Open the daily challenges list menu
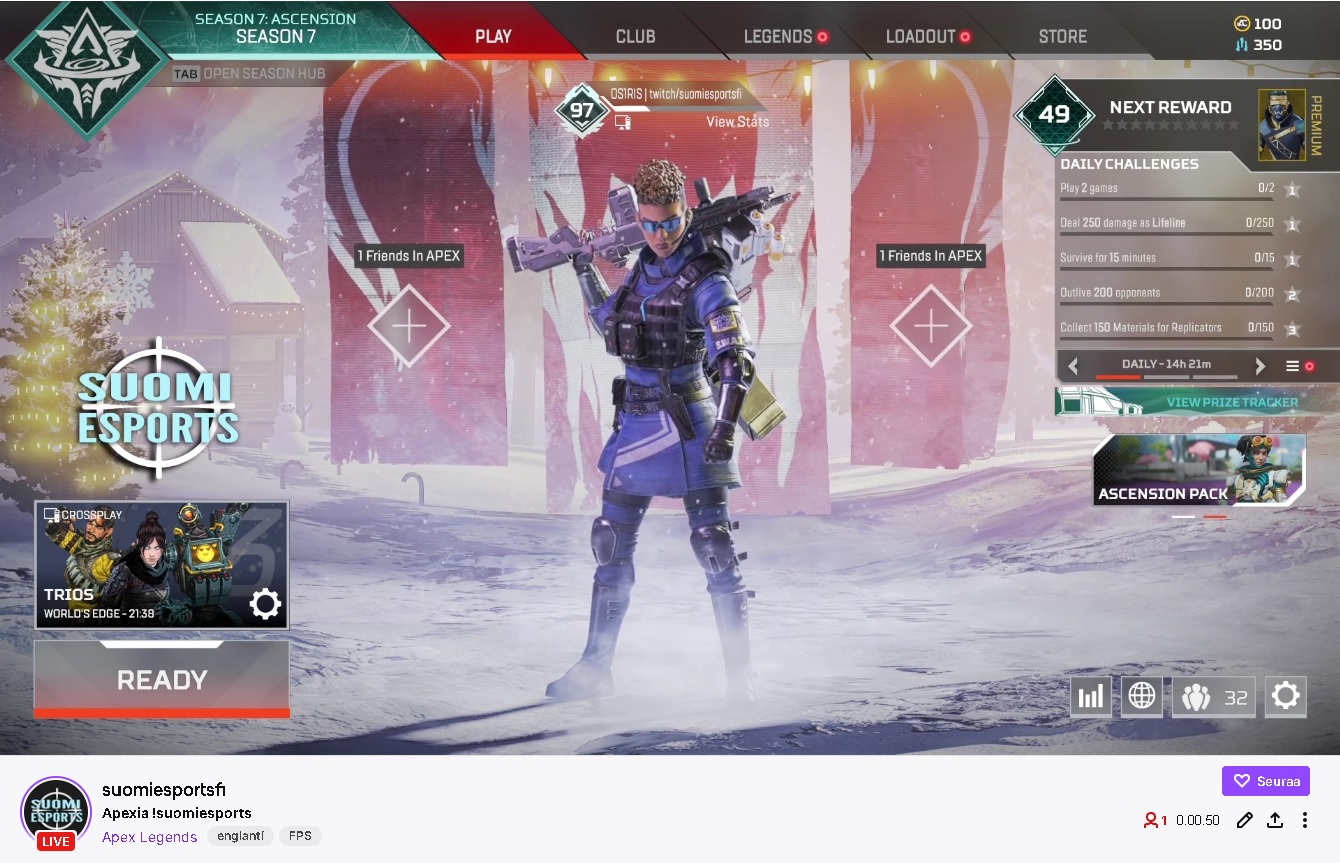 click(1293, 366)
